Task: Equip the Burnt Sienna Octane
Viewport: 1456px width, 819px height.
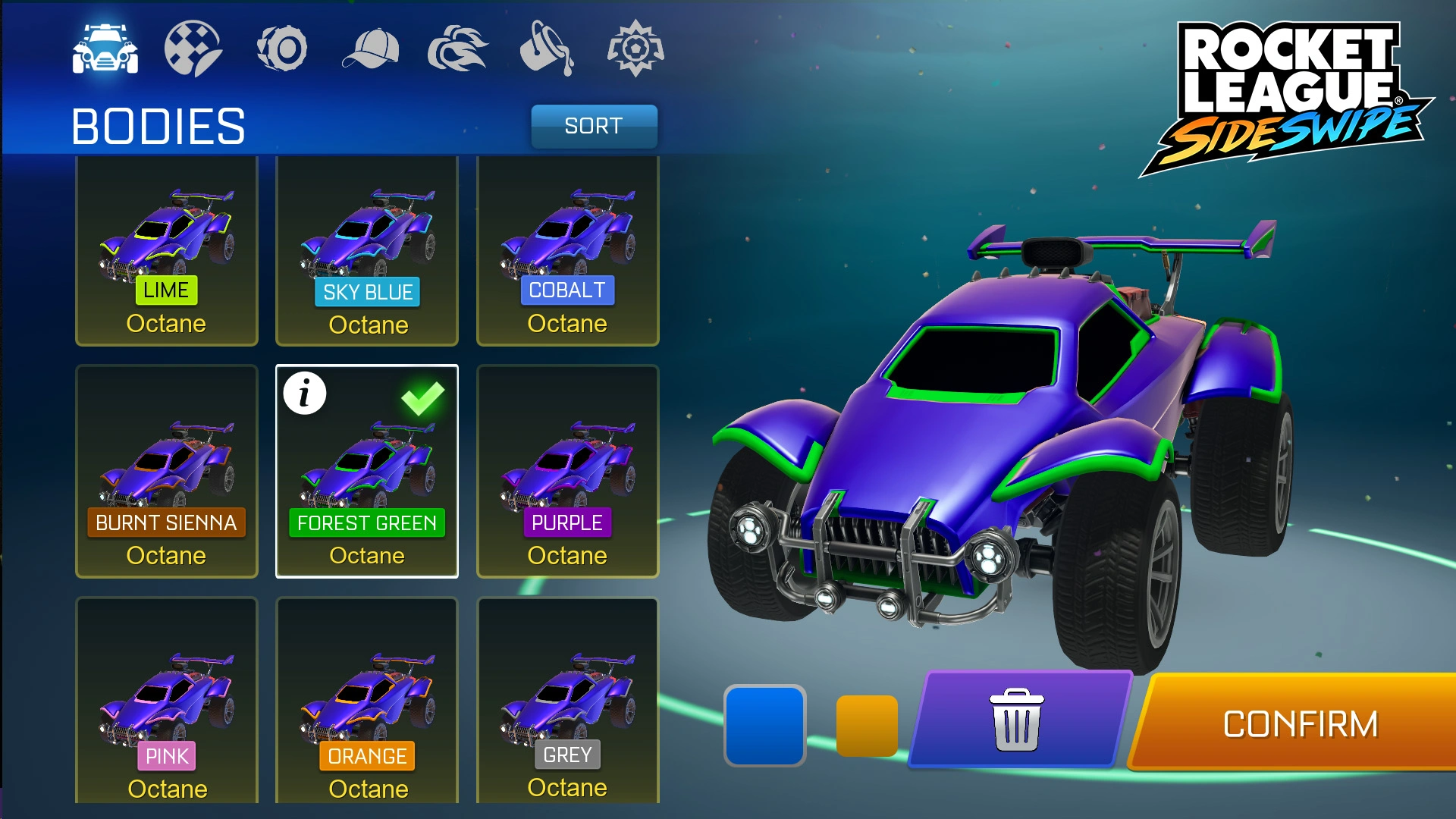Action: (167, 472)
